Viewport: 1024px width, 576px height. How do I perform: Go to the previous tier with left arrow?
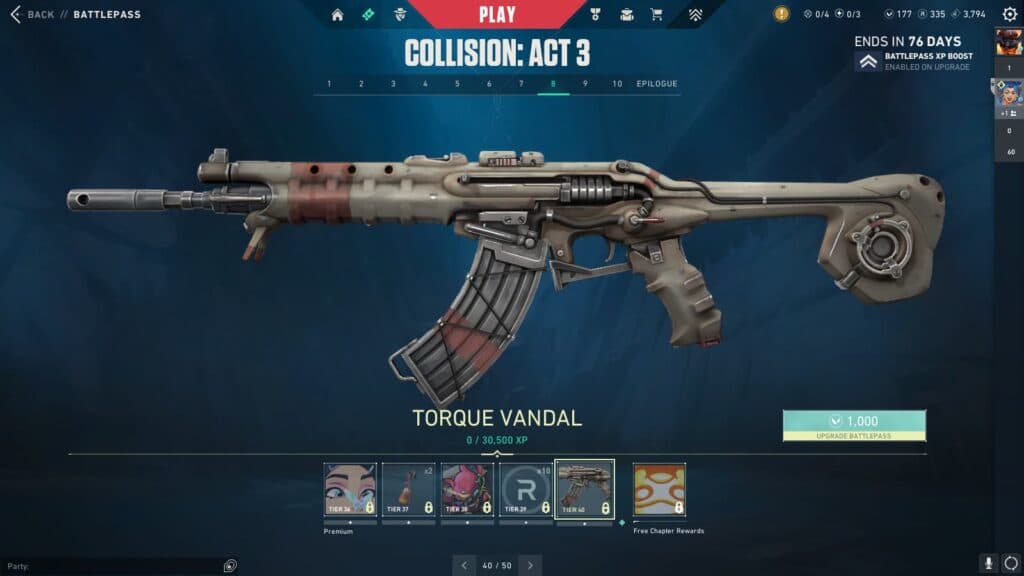pyautogui.click(x=464, y=565)
